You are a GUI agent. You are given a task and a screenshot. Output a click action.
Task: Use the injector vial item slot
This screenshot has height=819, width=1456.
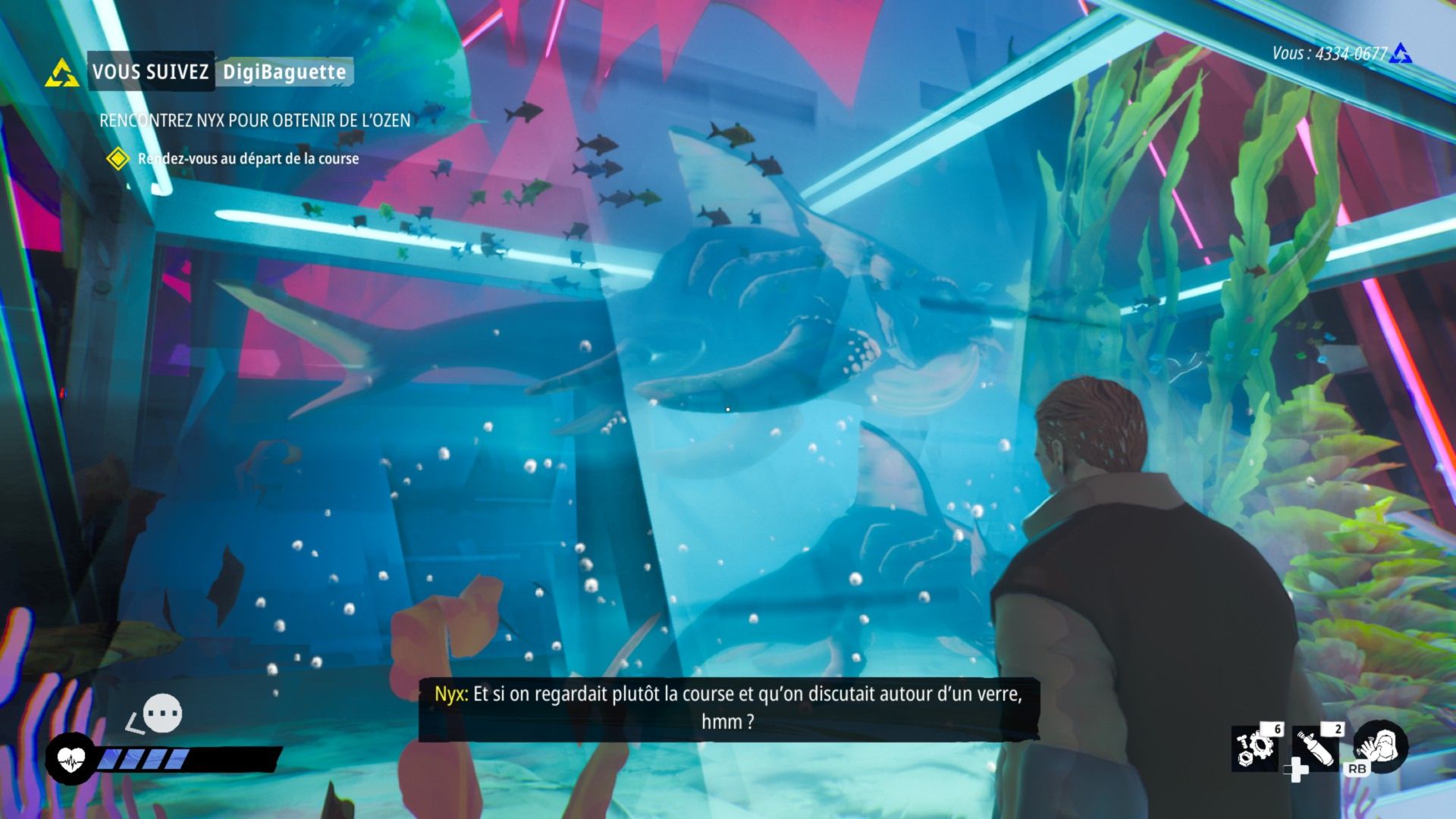(x=1316, y=747)
